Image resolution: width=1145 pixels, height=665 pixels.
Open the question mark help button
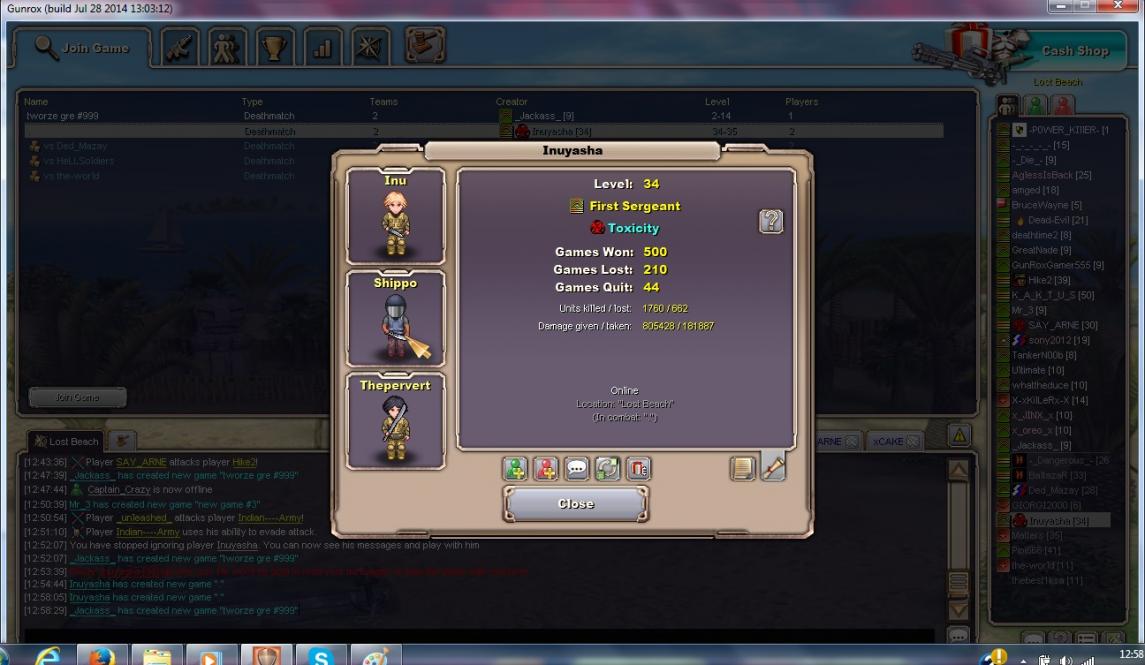[771, 221]
